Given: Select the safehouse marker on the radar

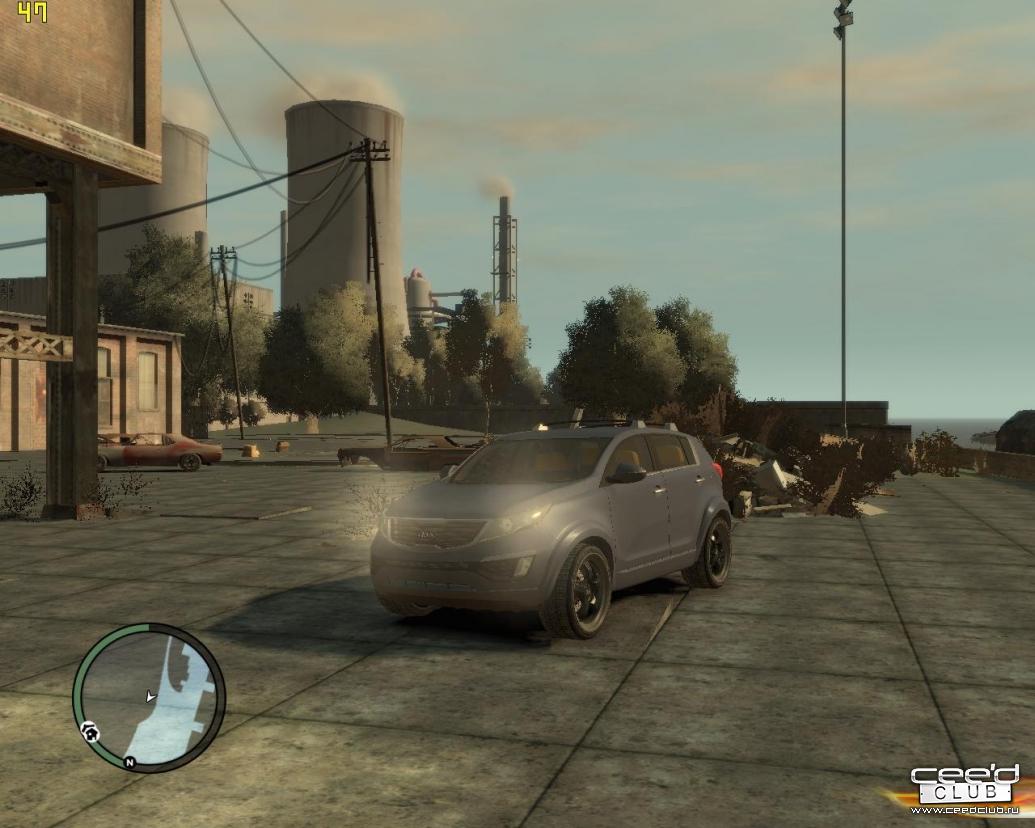Looking at the screenshot, I should (91, 733).
